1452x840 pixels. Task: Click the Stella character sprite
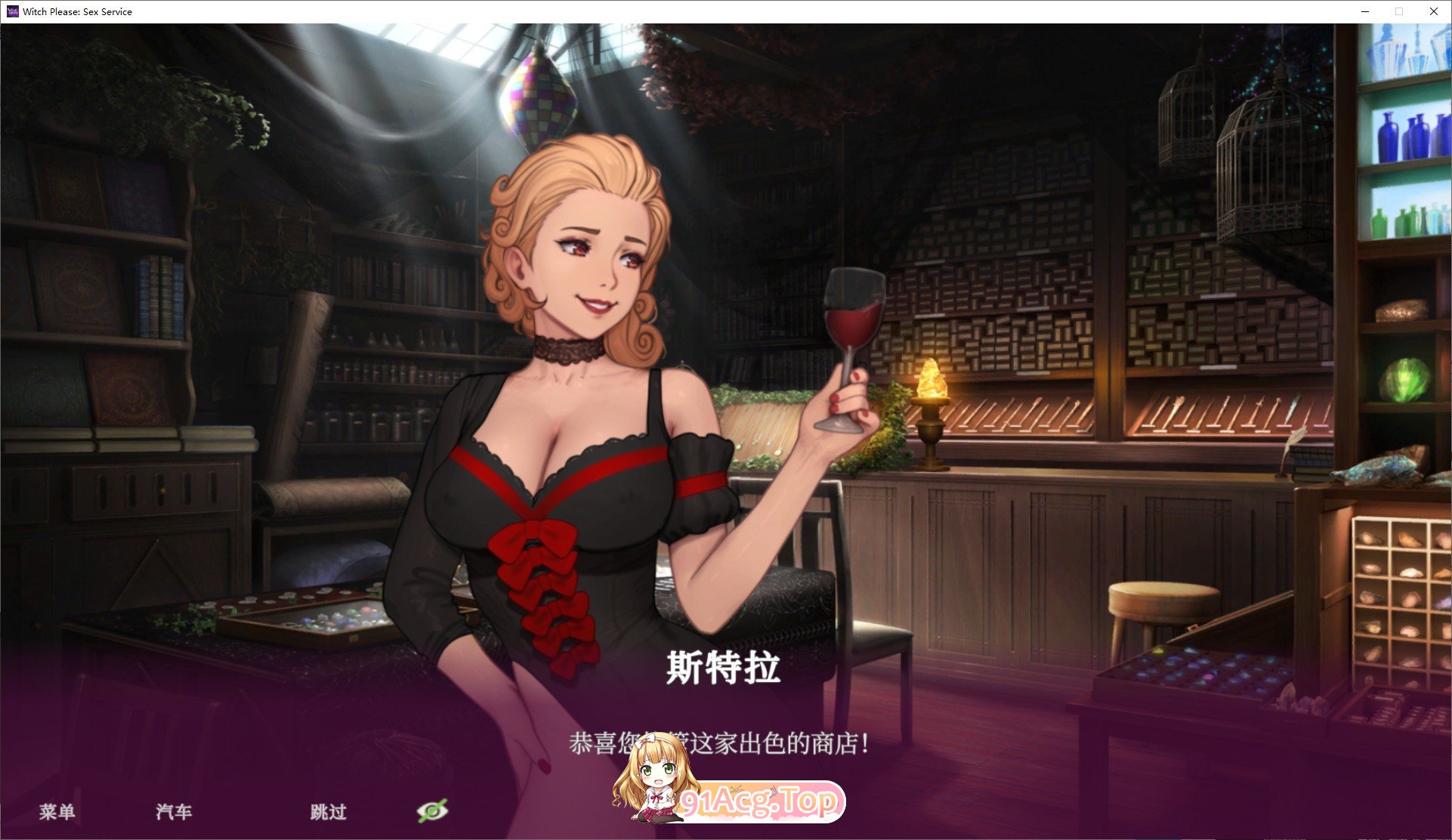pos(574,415)
